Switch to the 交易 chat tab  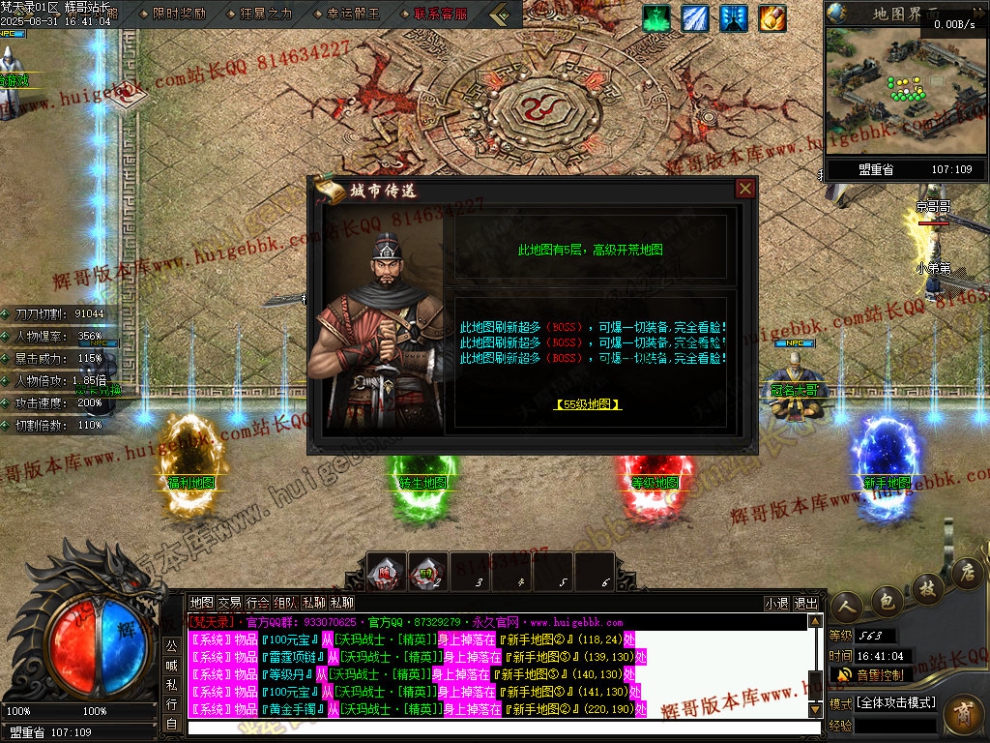(230, 603)
